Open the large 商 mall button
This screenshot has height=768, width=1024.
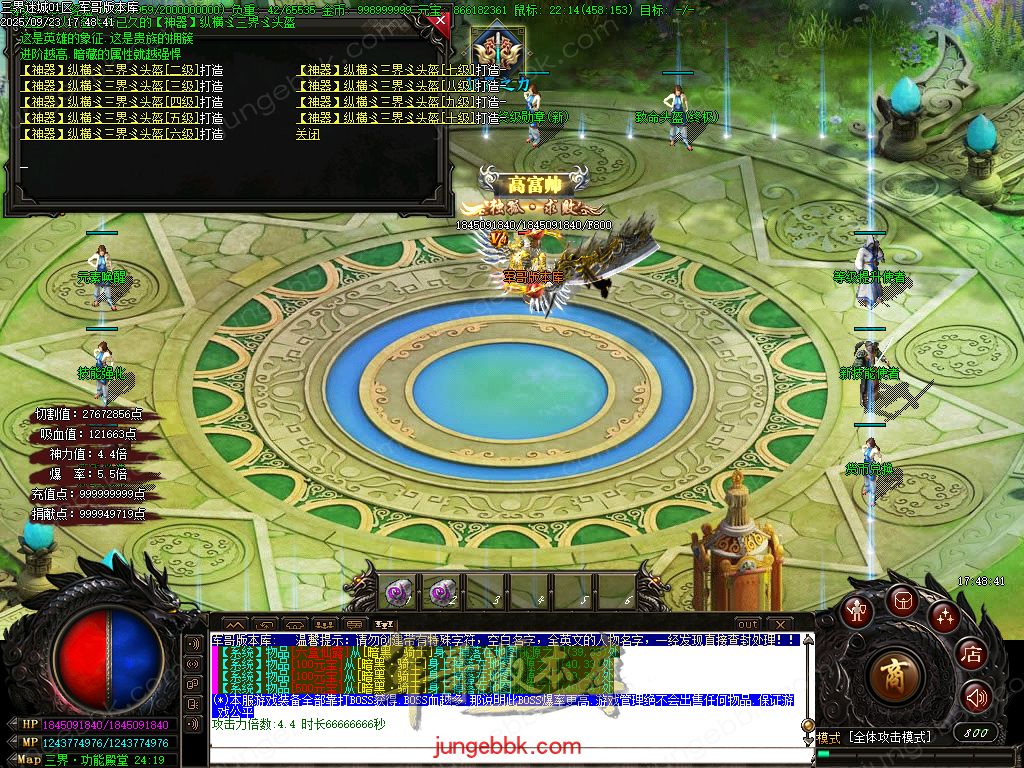(x=897, y=676)
